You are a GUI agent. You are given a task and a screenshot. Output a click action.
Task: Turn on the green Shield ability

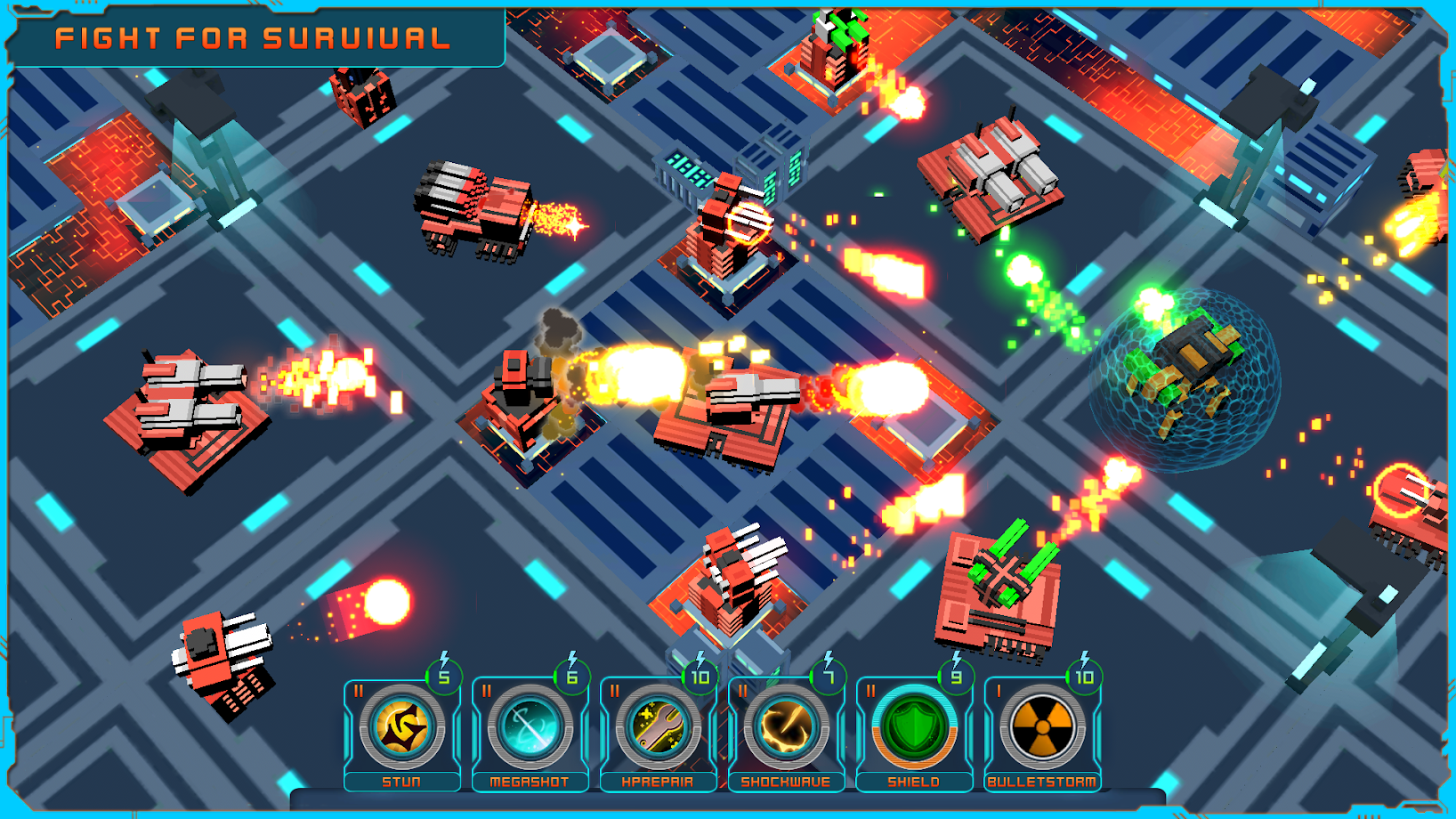(x=914, y=728)
